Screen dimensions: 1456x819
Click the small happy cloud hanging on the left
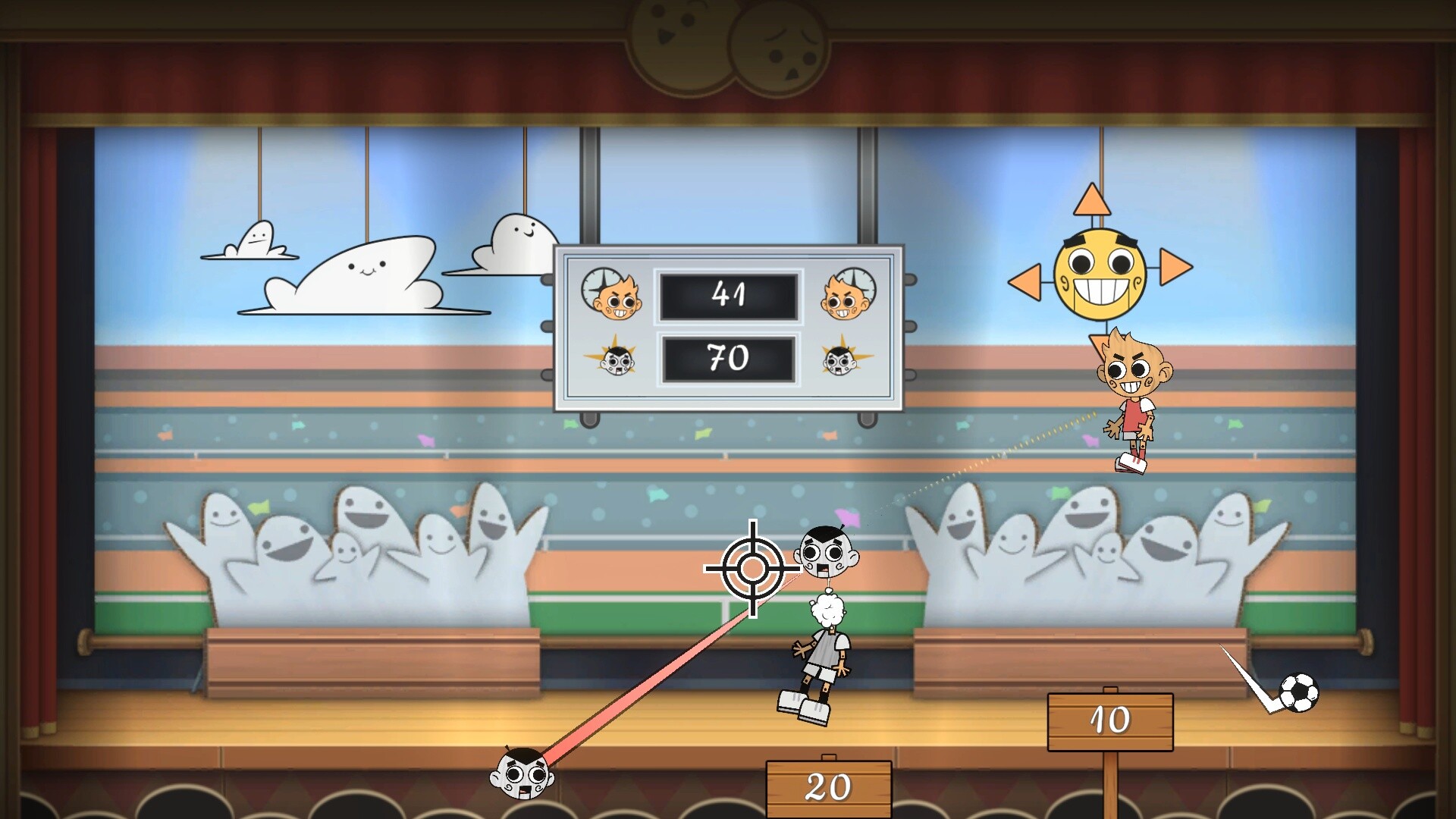(x=258, y=239)
